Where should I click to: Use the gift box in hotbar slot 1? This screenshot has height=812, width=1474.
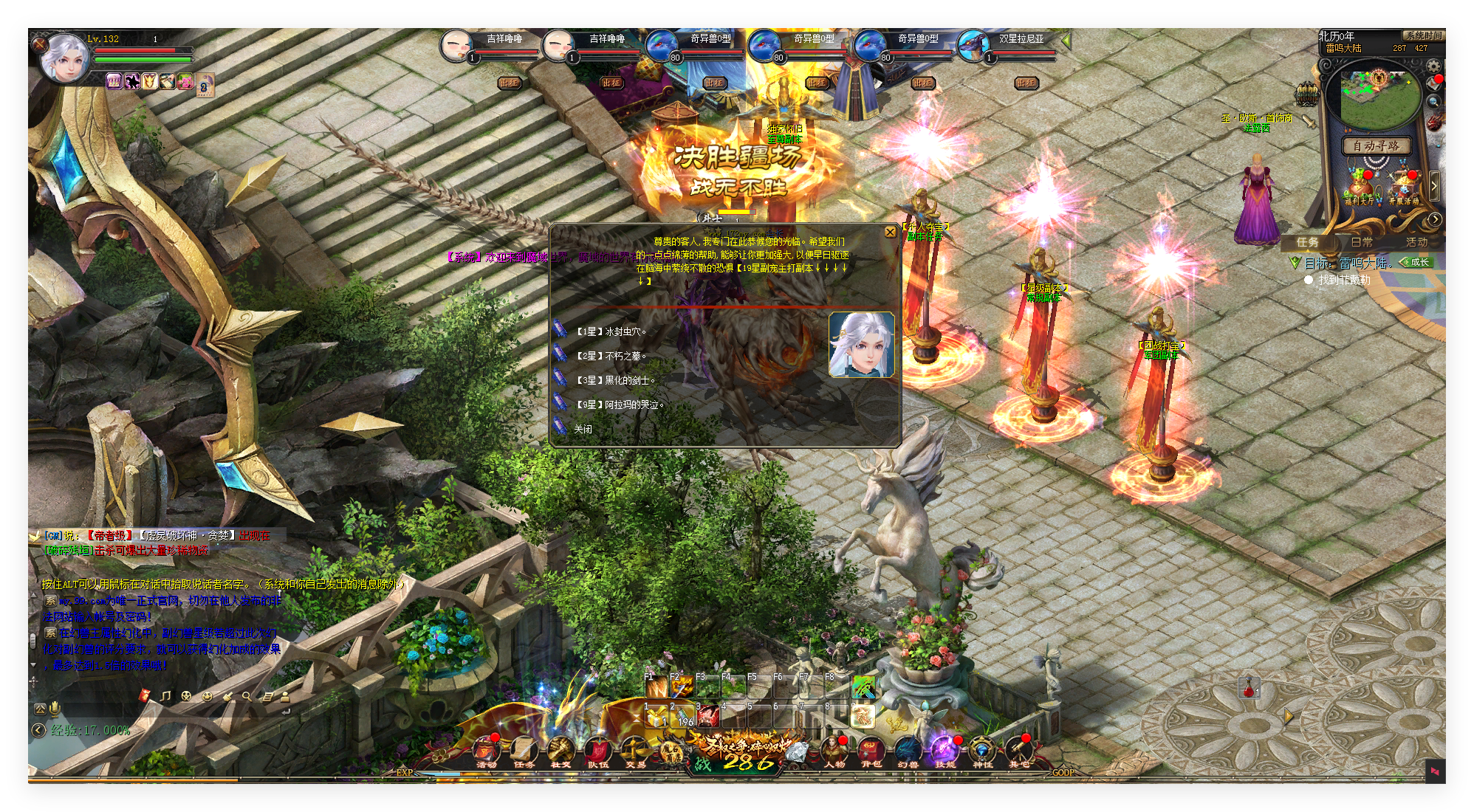(655, 716)
